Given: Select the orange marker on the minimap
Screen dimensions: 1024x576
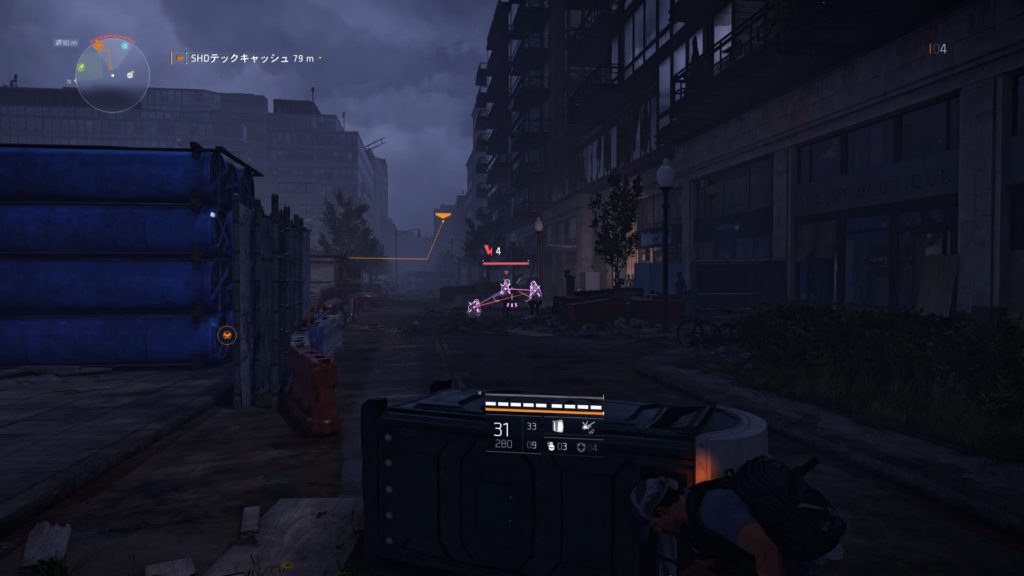Looking at the screenshot, I should coord(99,45).
